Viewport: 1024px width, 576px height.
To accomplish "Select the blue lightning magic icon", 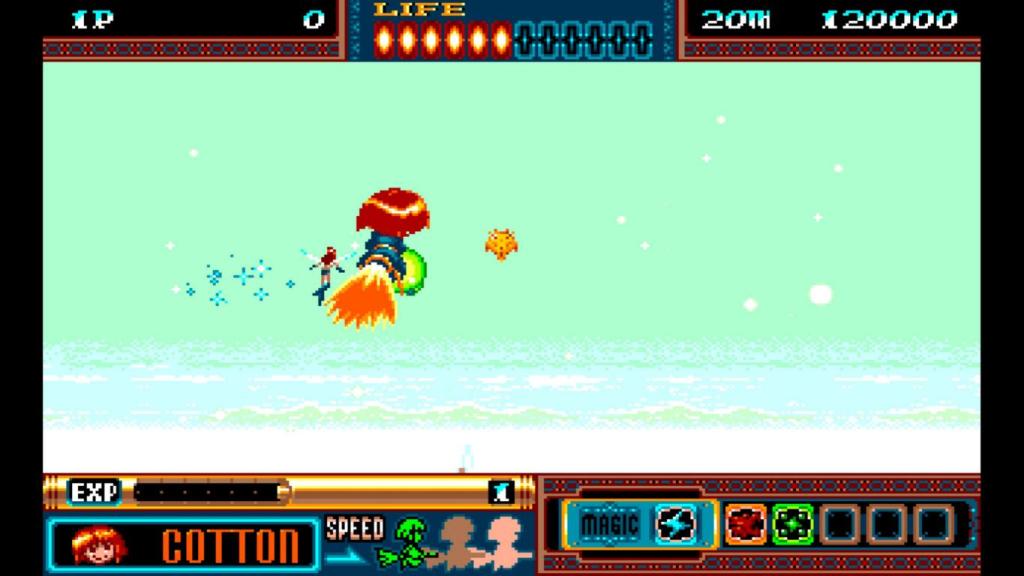I will tap(676, 523).
